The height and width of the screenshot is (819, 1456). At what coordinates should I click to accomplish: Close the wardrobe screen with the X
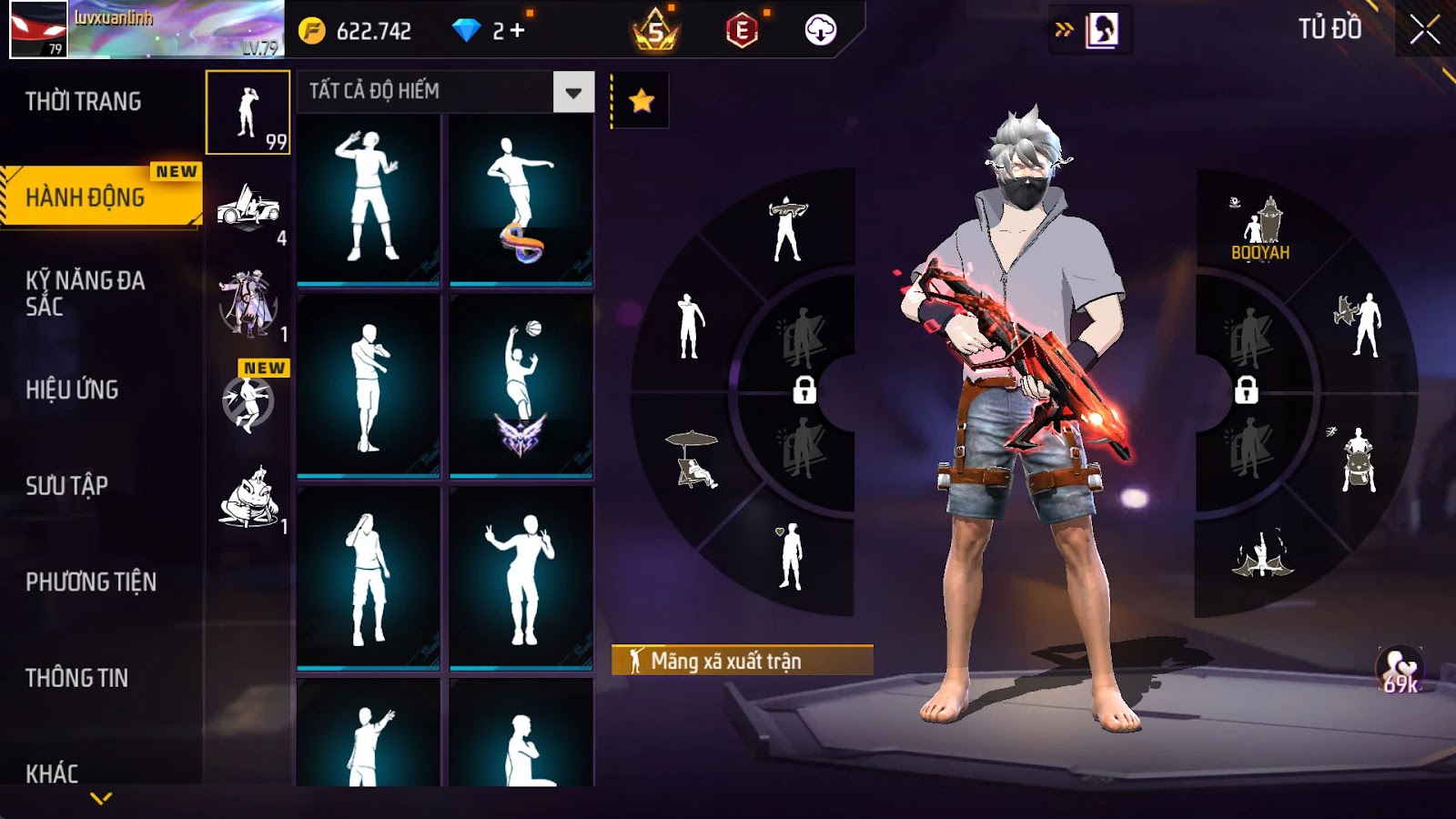(x=1424, y=31)
